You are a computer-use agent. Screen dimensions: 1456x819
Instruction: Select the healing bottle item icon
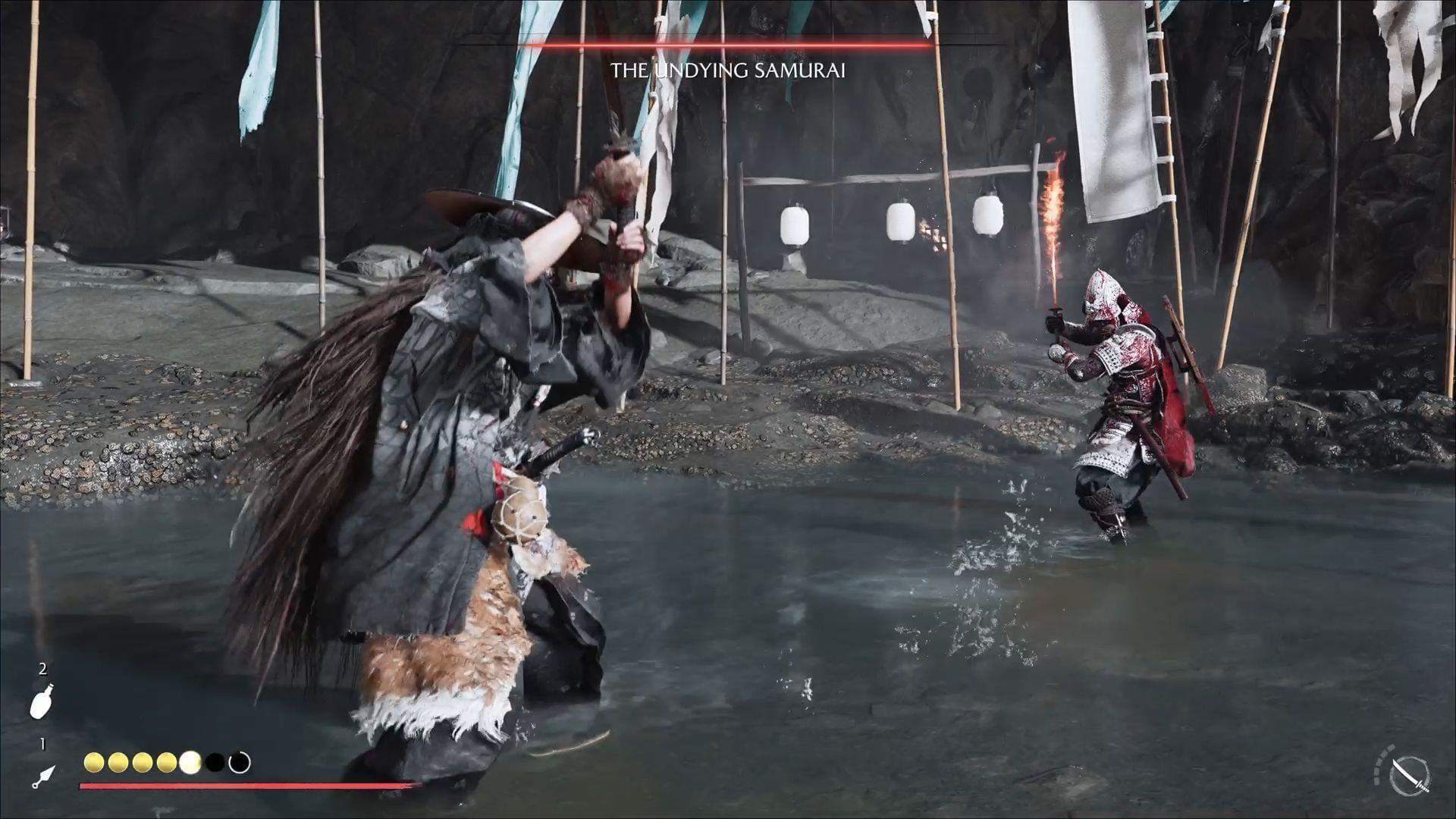click(x=43, y=700)
